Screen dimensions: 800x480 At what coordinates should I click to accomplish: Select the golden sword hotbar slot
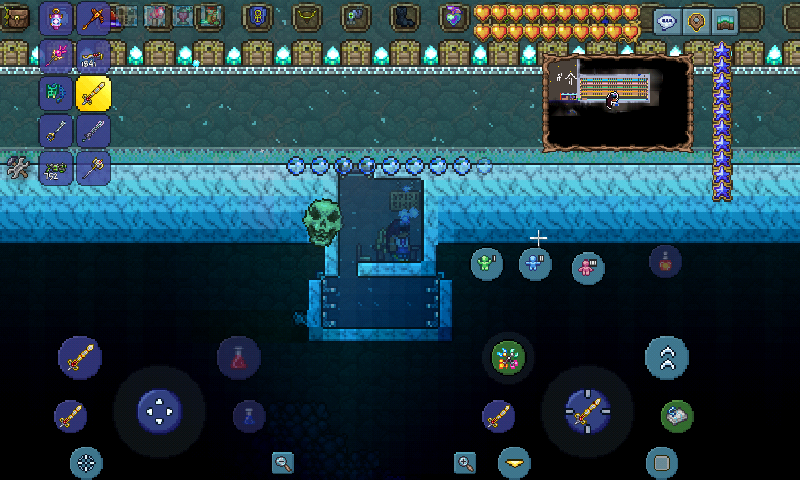pos(93,94)
